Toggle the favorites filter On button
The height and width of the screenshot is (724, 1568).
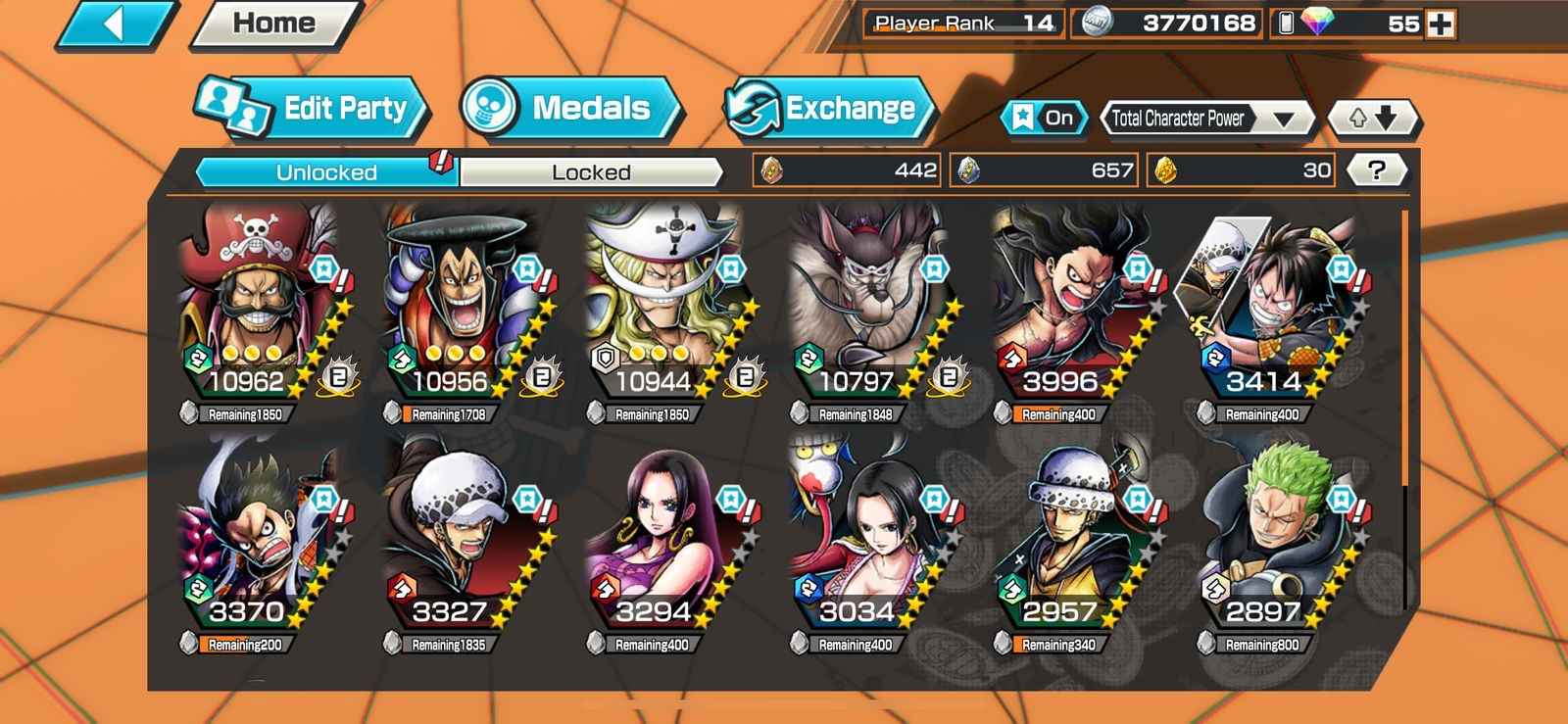coord(1045,119)
